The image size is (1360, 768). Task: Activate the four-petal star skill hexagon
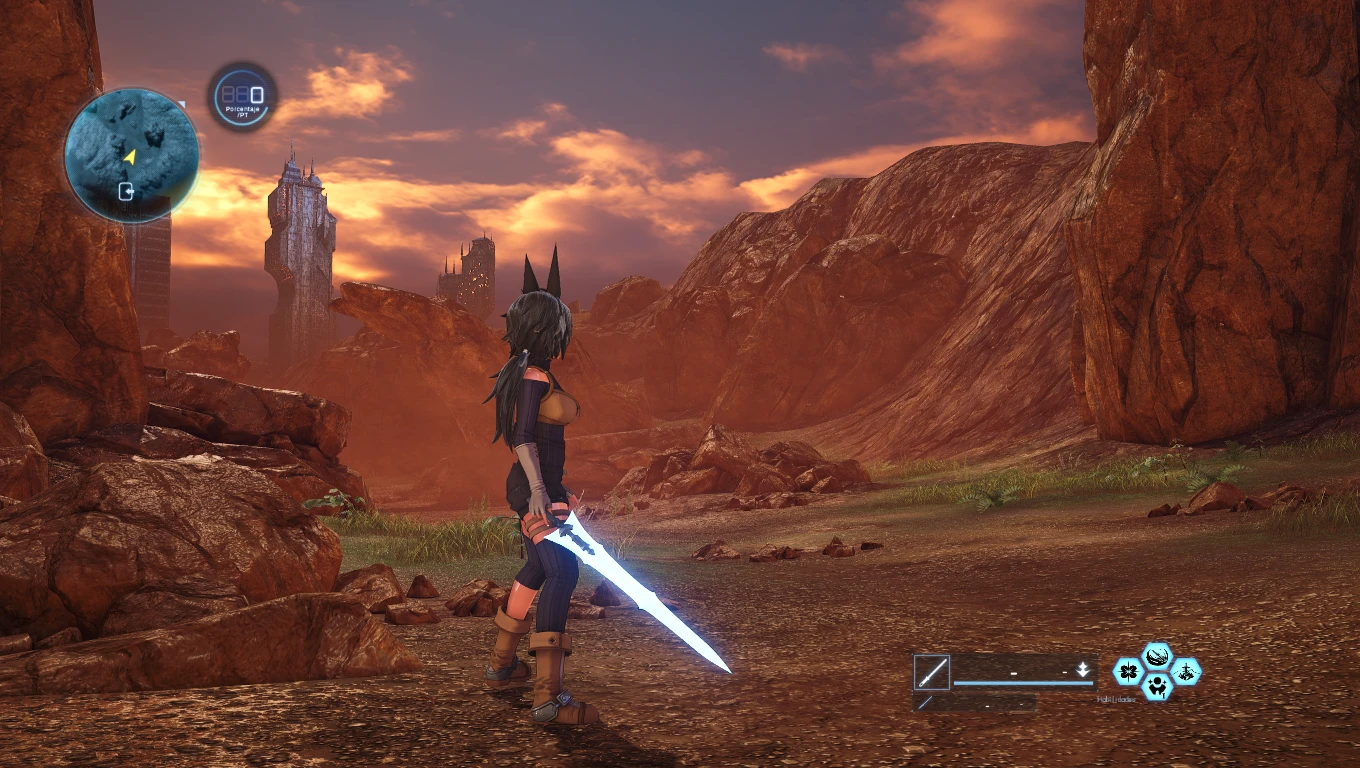pyautogui.click(x=1129, y=671)
